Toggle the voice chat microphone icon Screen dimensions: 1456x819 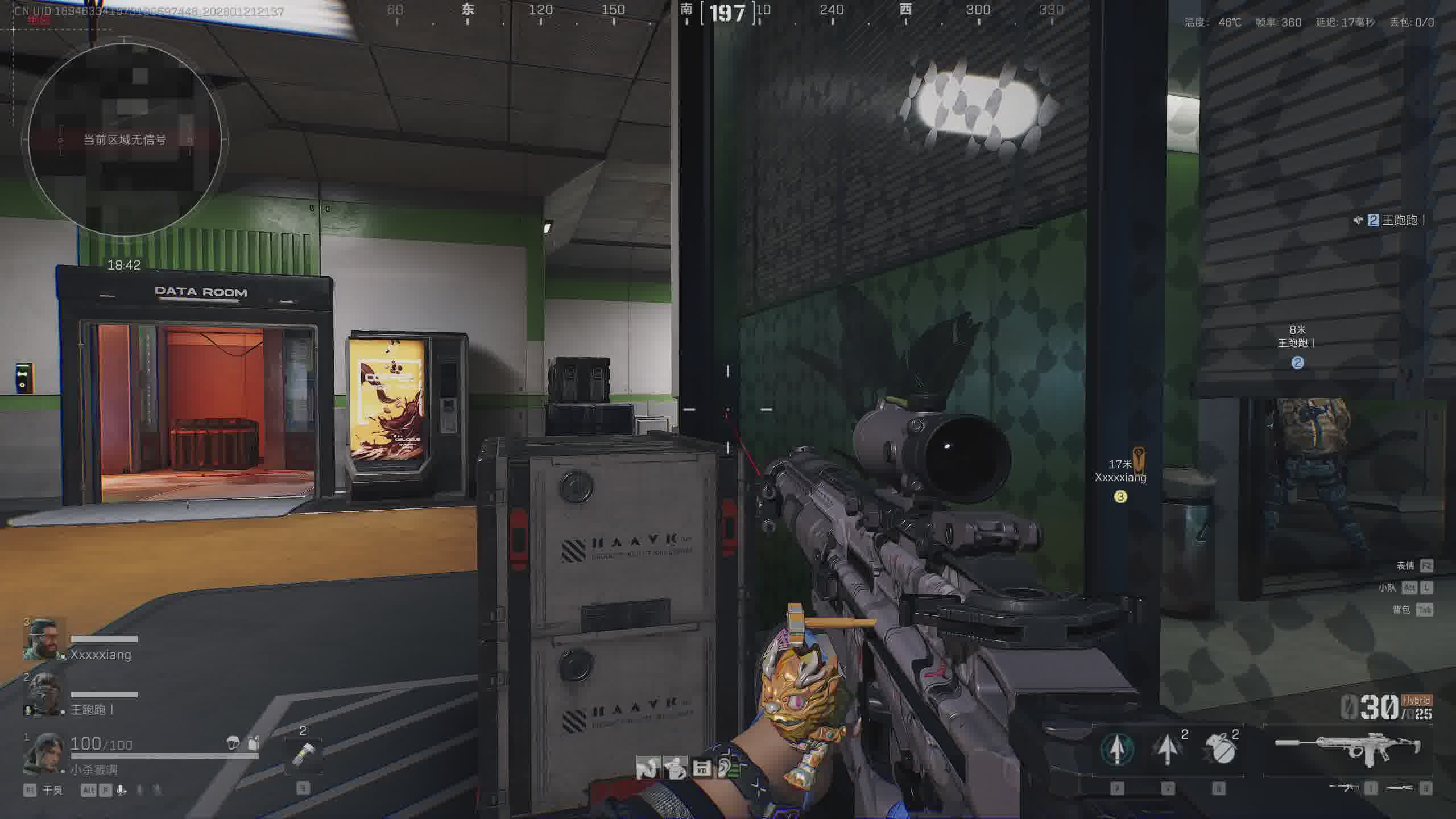point(122,790)
